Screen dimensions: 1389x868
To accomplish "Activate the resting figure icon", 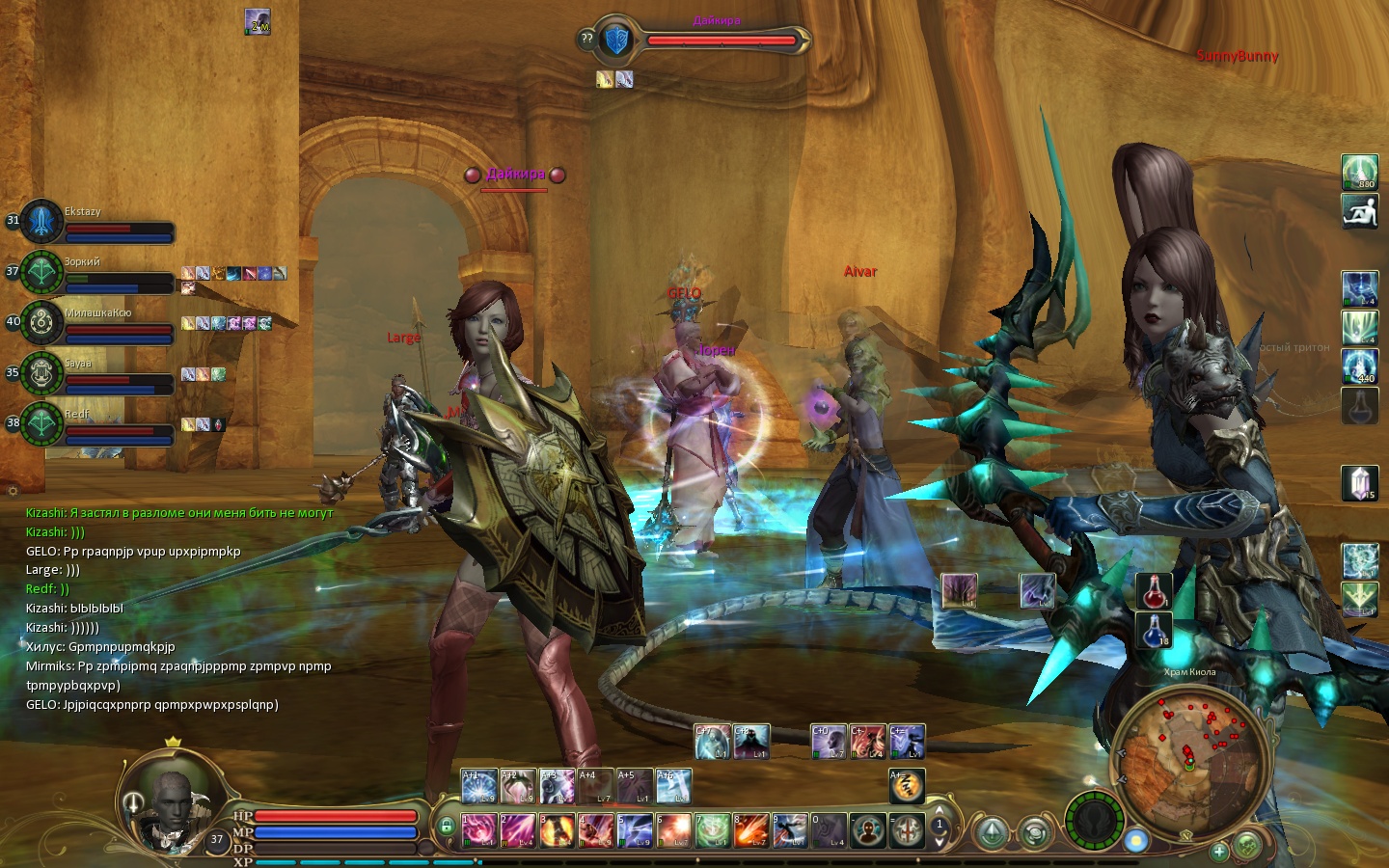I will 1360,211.
